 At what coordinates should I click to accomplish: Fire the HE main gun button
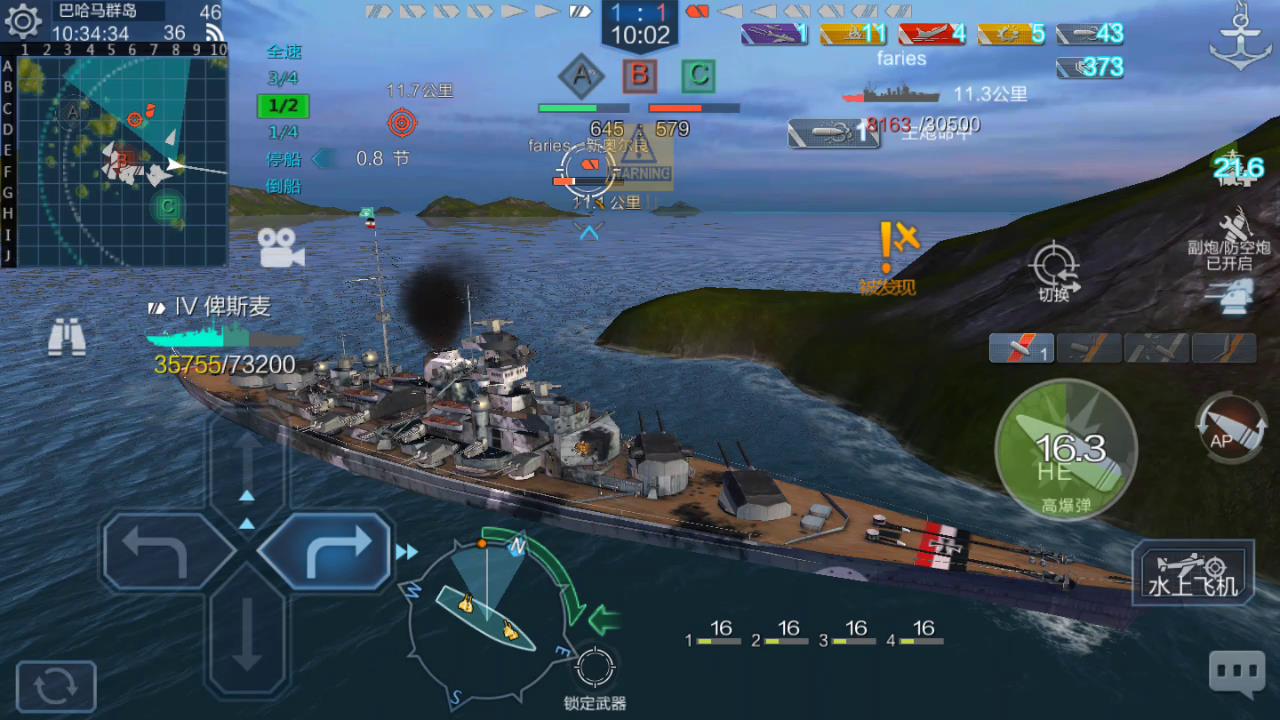[x=1066, y=450]
